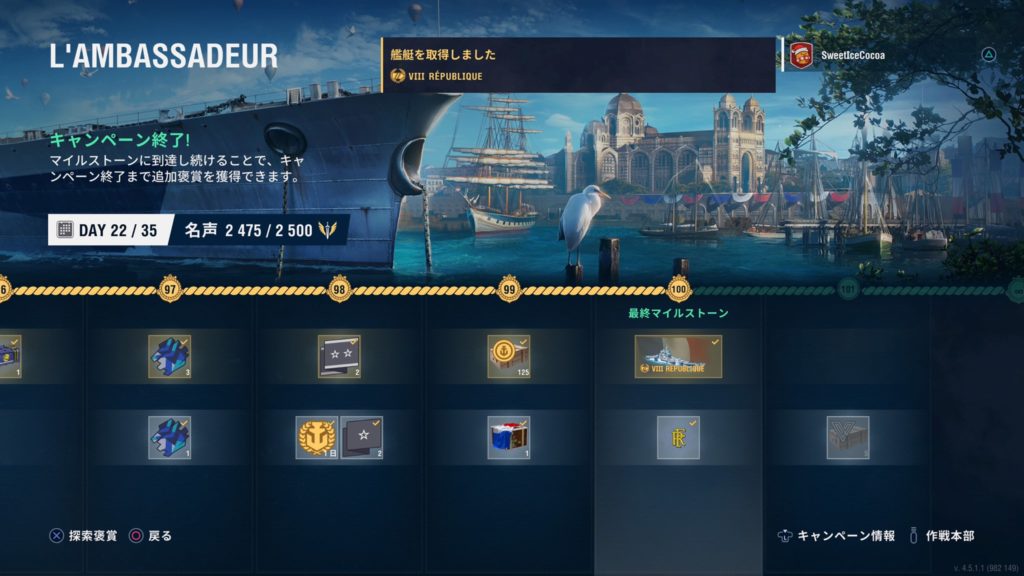Image resolution: width=1024 pixels, height=576 pixels.
Task: View the 125 gold coin reward
Action: [x=508, y=356]
